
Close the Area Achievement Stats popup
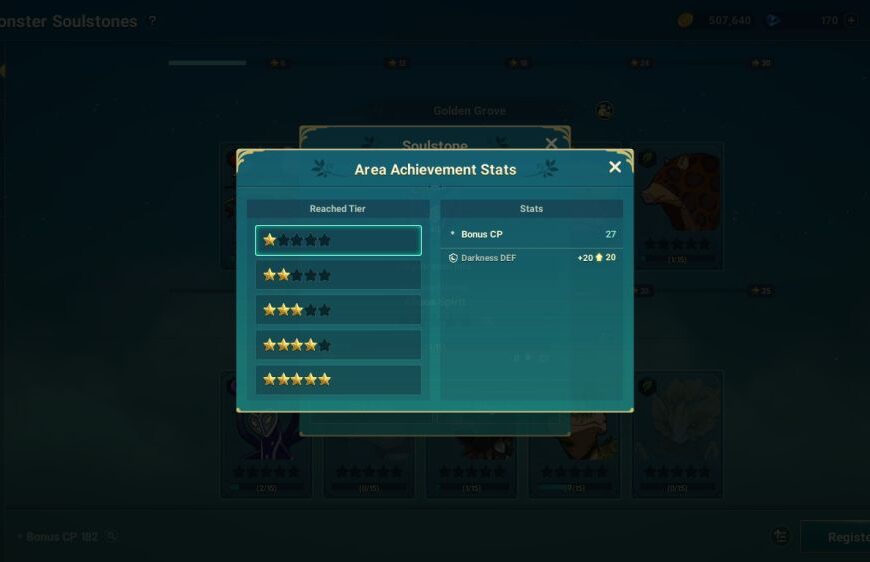[x=615, y=167]
